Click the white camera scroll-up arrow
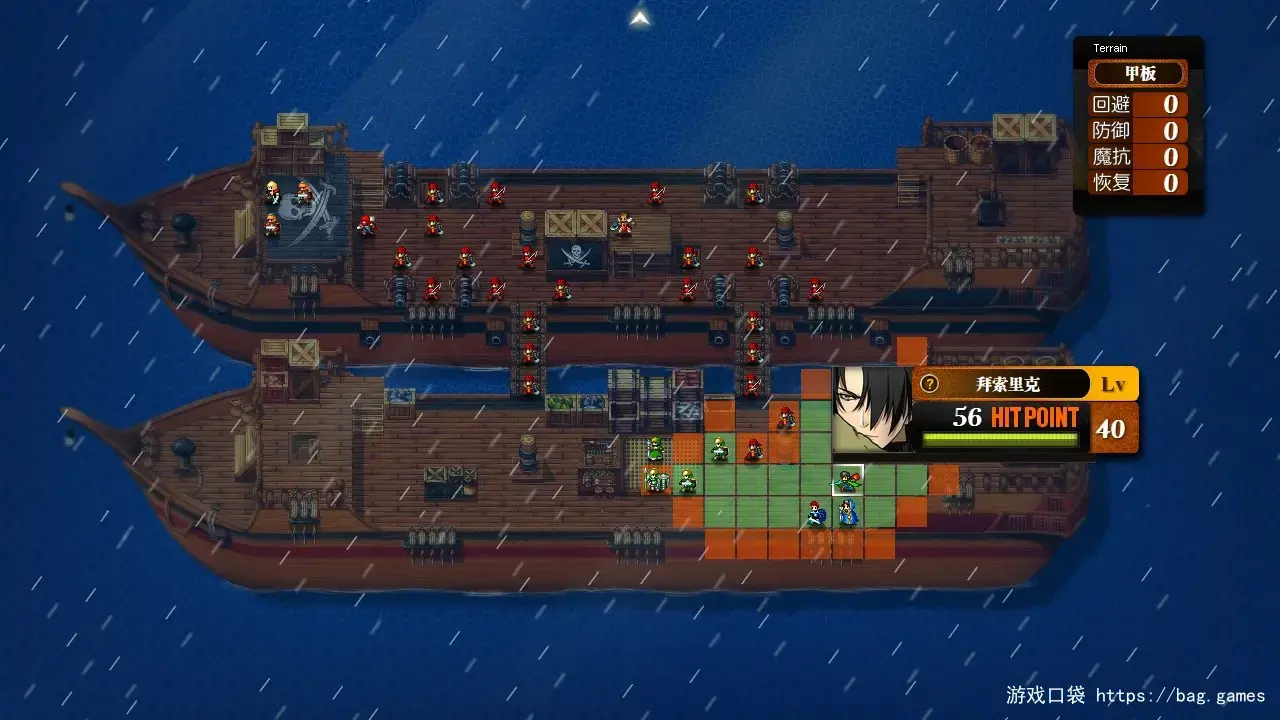Viewport: 1280px width, 720px height. point(641,18)
